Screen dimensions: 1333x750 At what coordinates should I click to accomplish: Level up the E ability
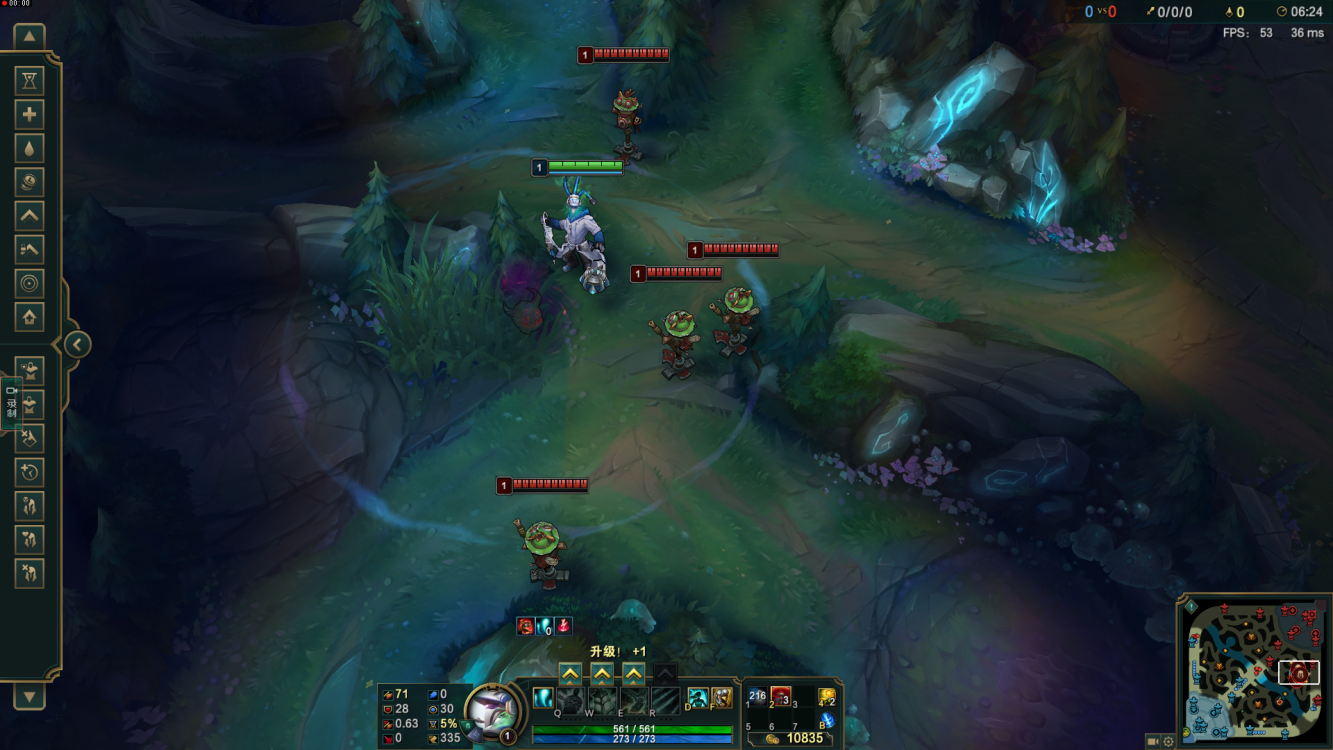634,674
